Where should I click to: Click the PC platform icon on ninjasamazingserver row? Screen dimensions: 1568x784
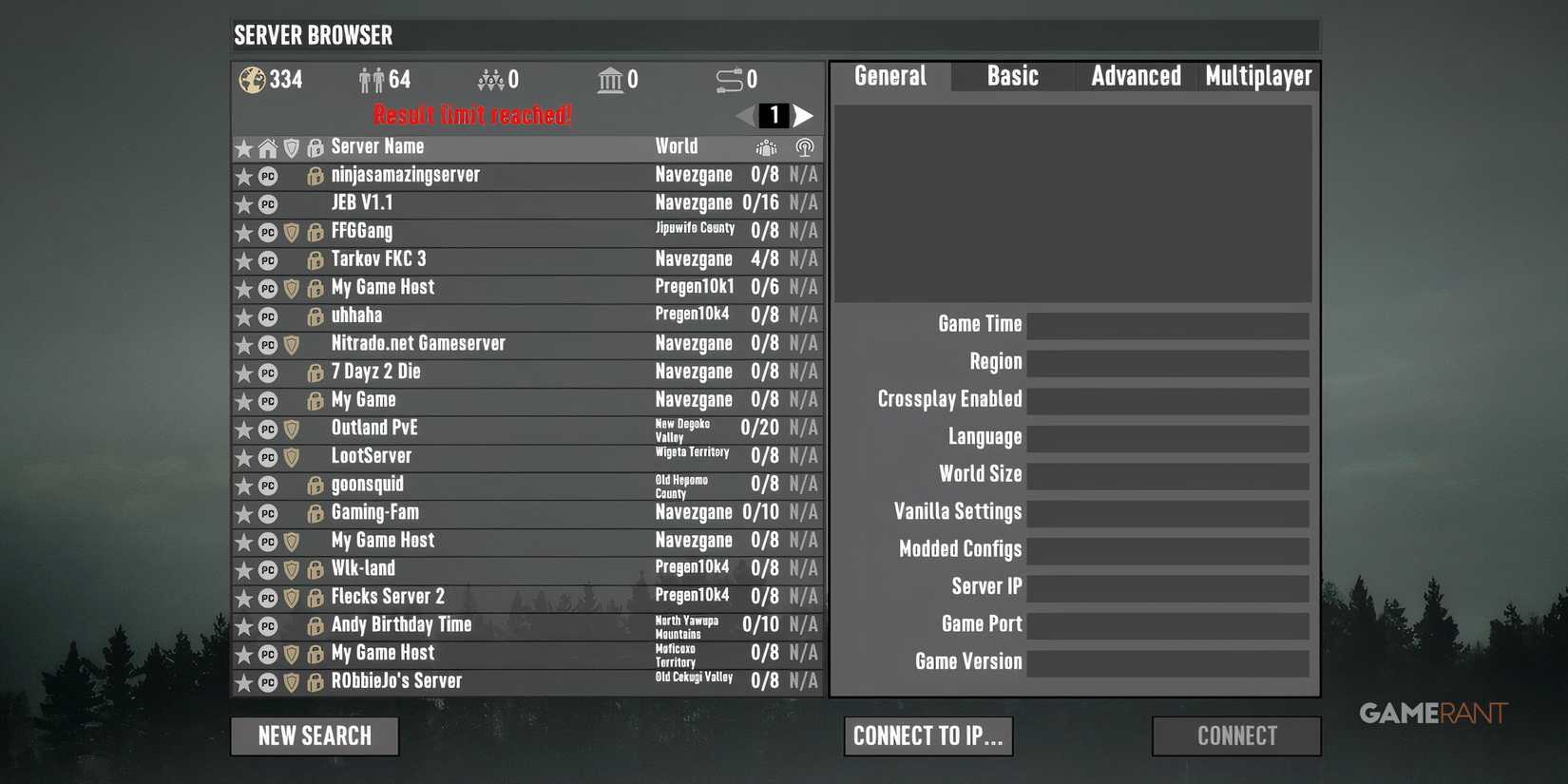click(x=267, y=175)
